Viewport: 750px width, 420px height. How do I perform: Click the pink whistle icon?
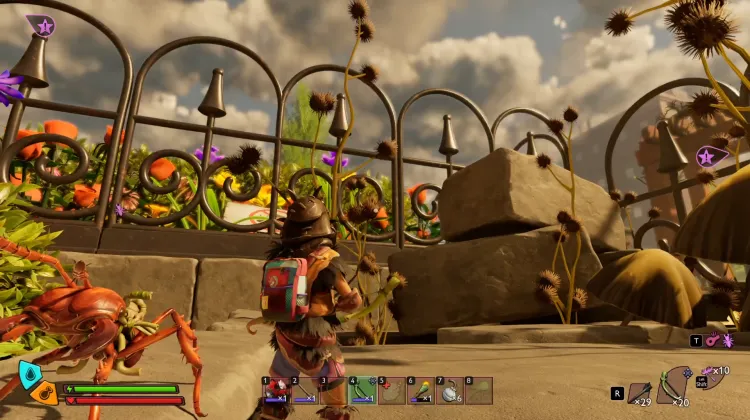tap(712, 341)
